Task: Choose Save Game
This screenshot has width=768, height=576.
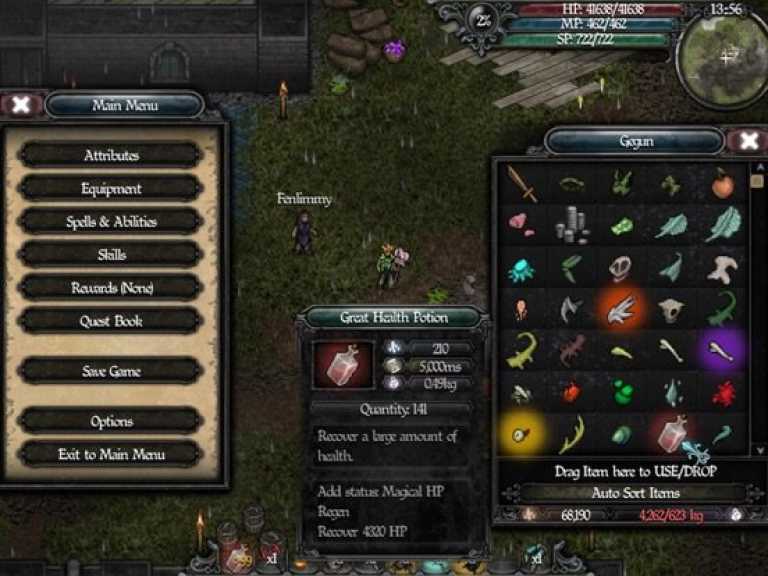Action: pos(111,371)
